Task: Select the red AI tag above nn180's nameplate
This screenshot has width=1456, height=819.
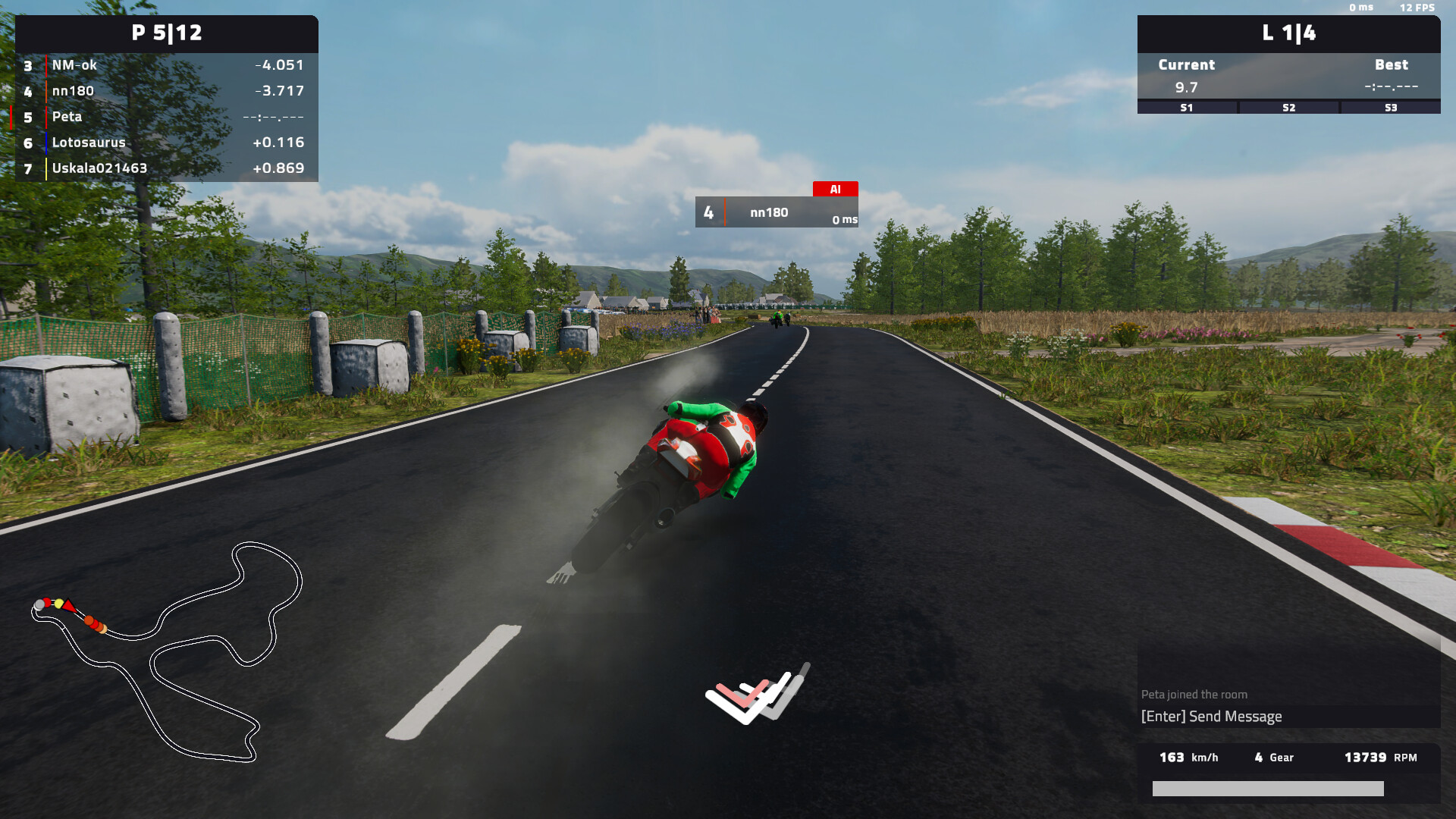Action: [835, 188]
